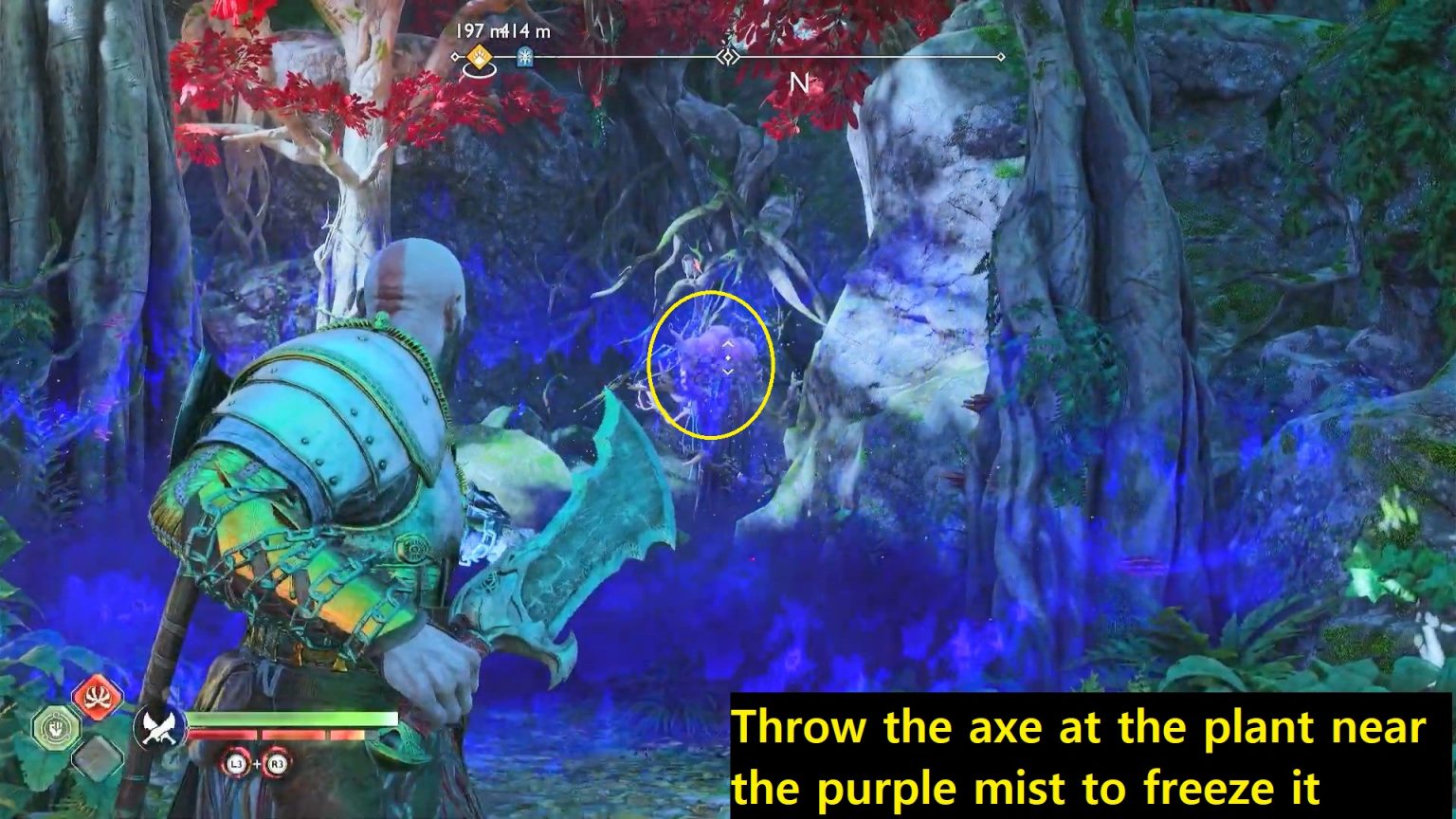Click the R3 stick button prompt
The height and width of the screenshot is (819, 1456).
tap(279, 764)
